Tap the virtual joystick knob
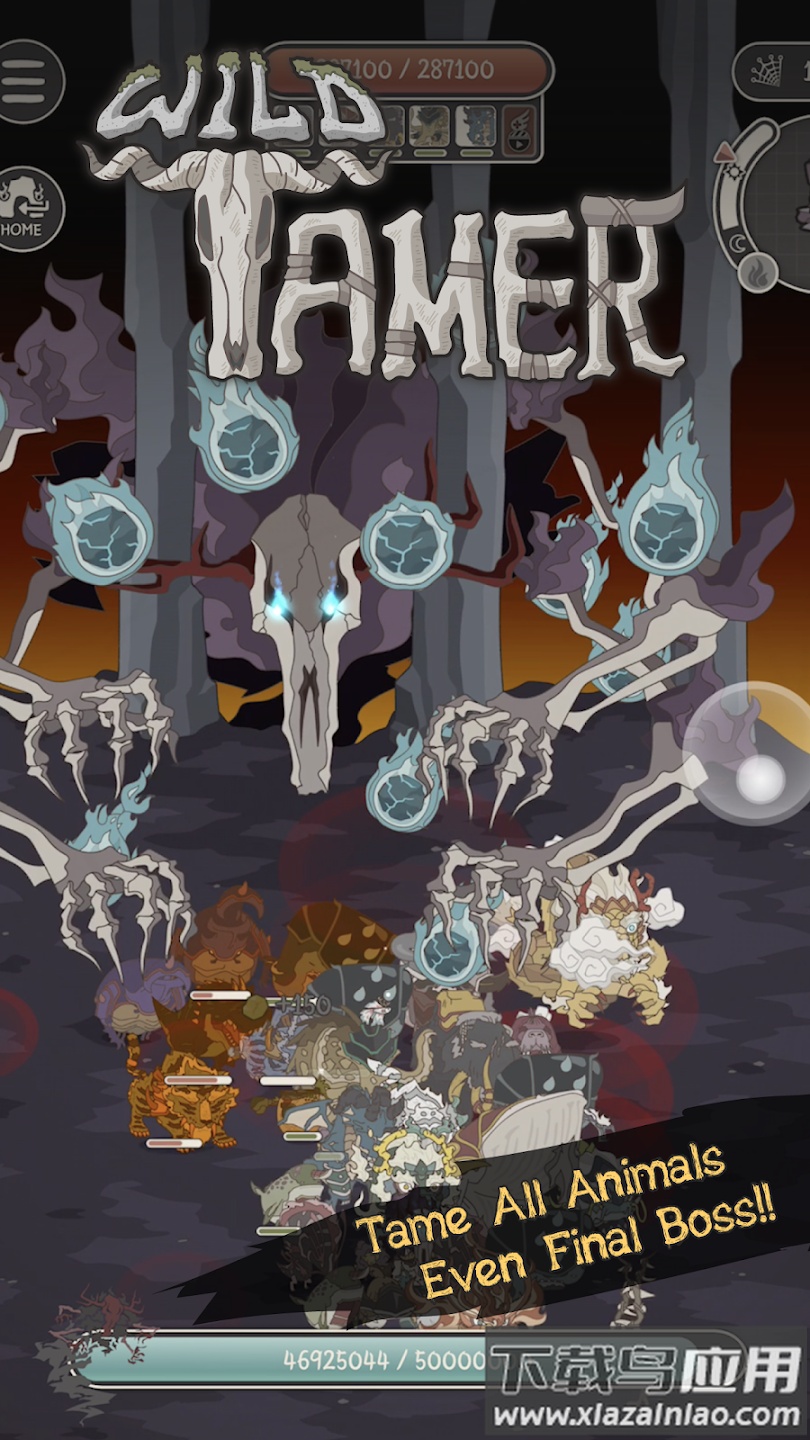 [x=760, y=778]
